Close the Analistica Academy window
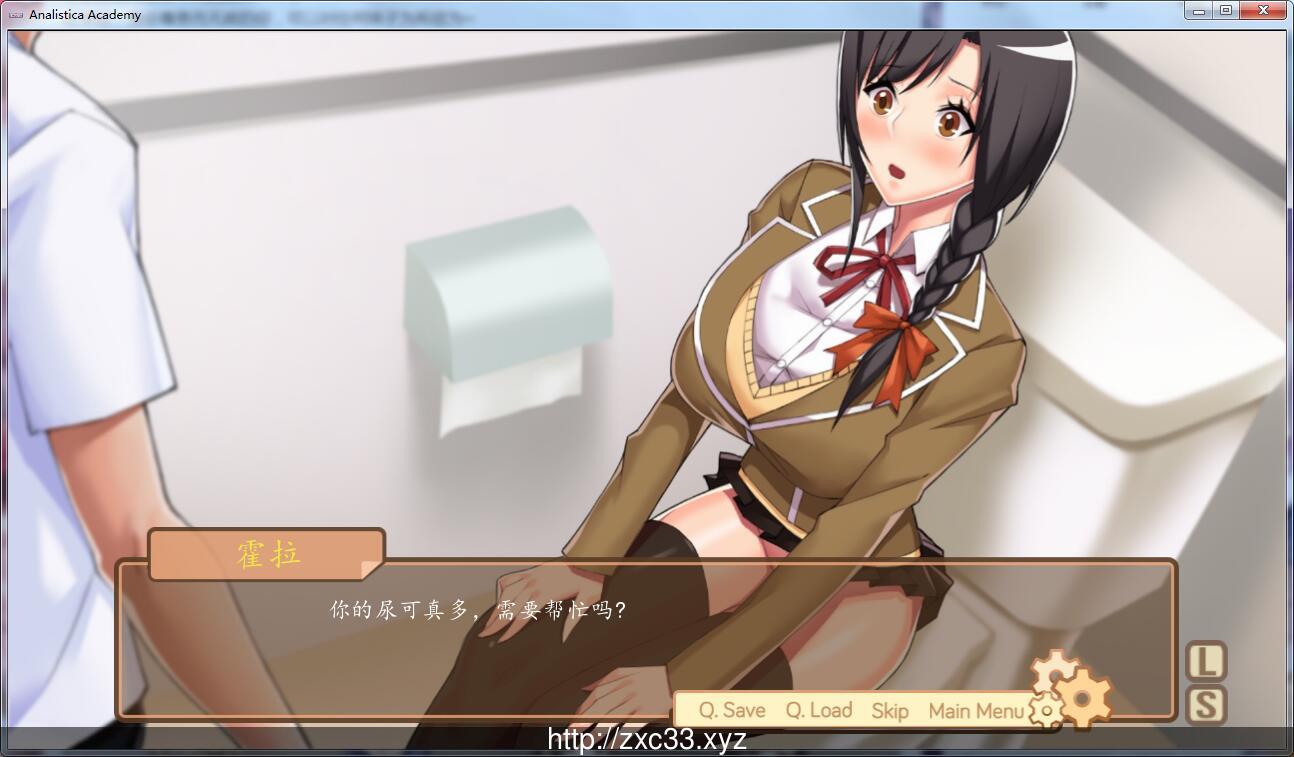The width and height of the screenshot is (1294, 757). click(1263, 9)
